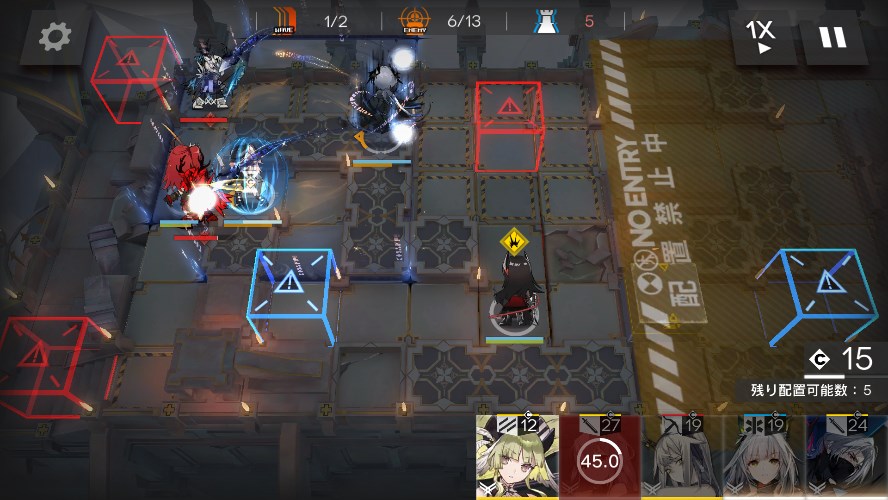This screenshot has width=888, height=500.
Task: Select the green-haired operator card costing 12
Action: pyautogui.click(x=516, y=458)
